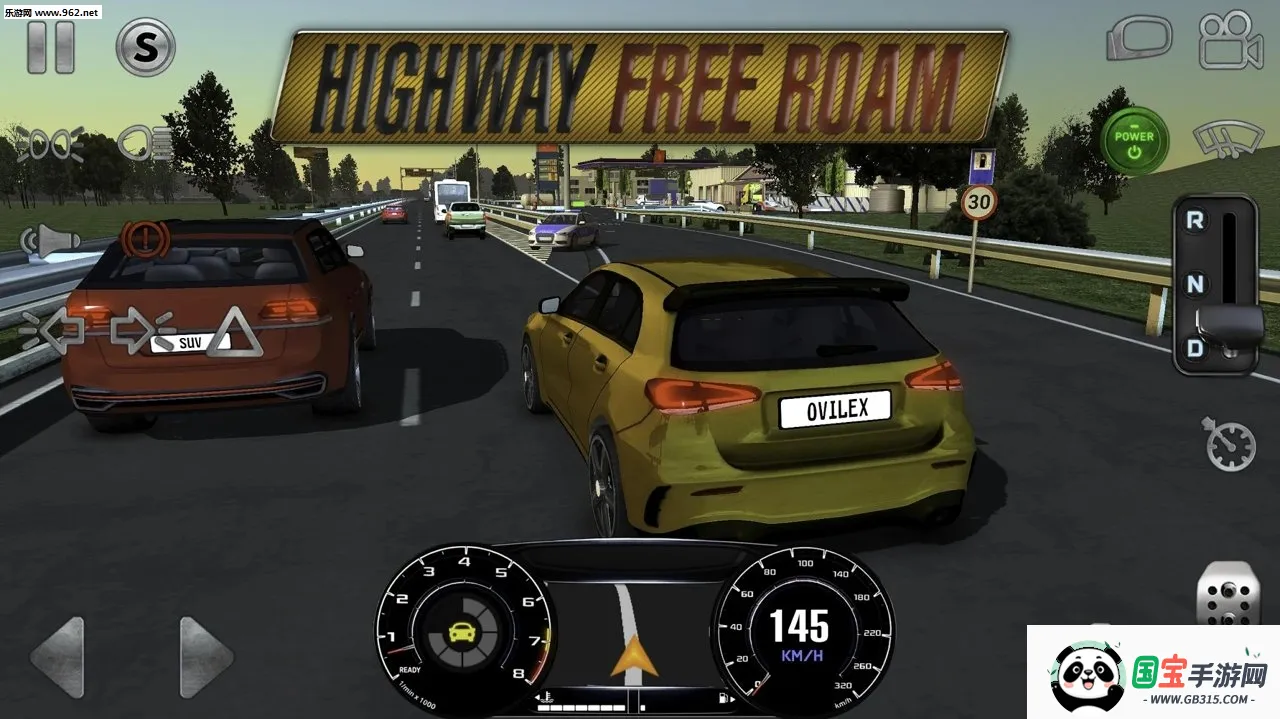Screen dimensions: 1280x719
Task: Switch the camera view
Action: 1231,40
